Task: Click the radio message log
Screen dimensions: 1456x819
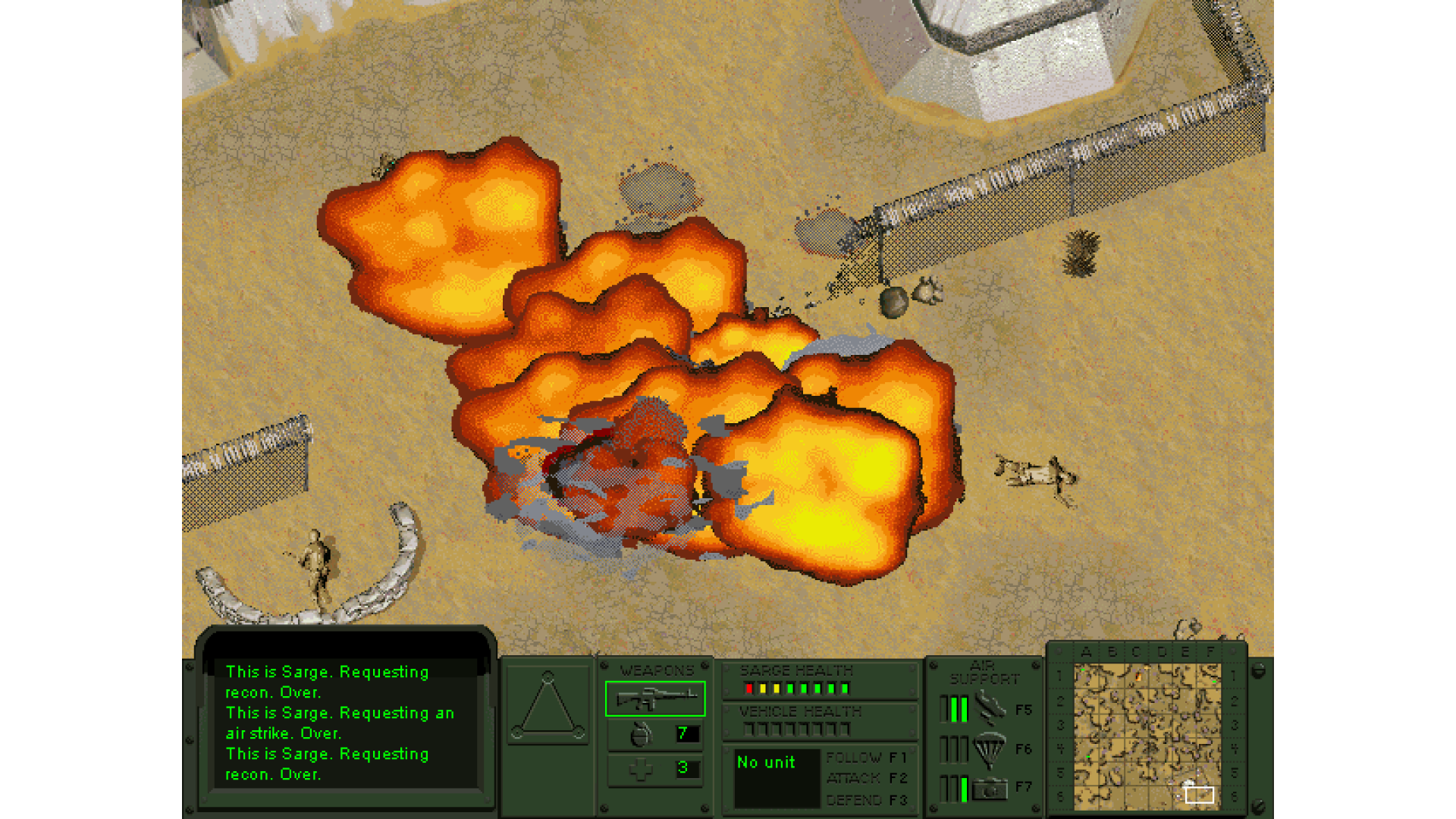Action: click(345, 723)
